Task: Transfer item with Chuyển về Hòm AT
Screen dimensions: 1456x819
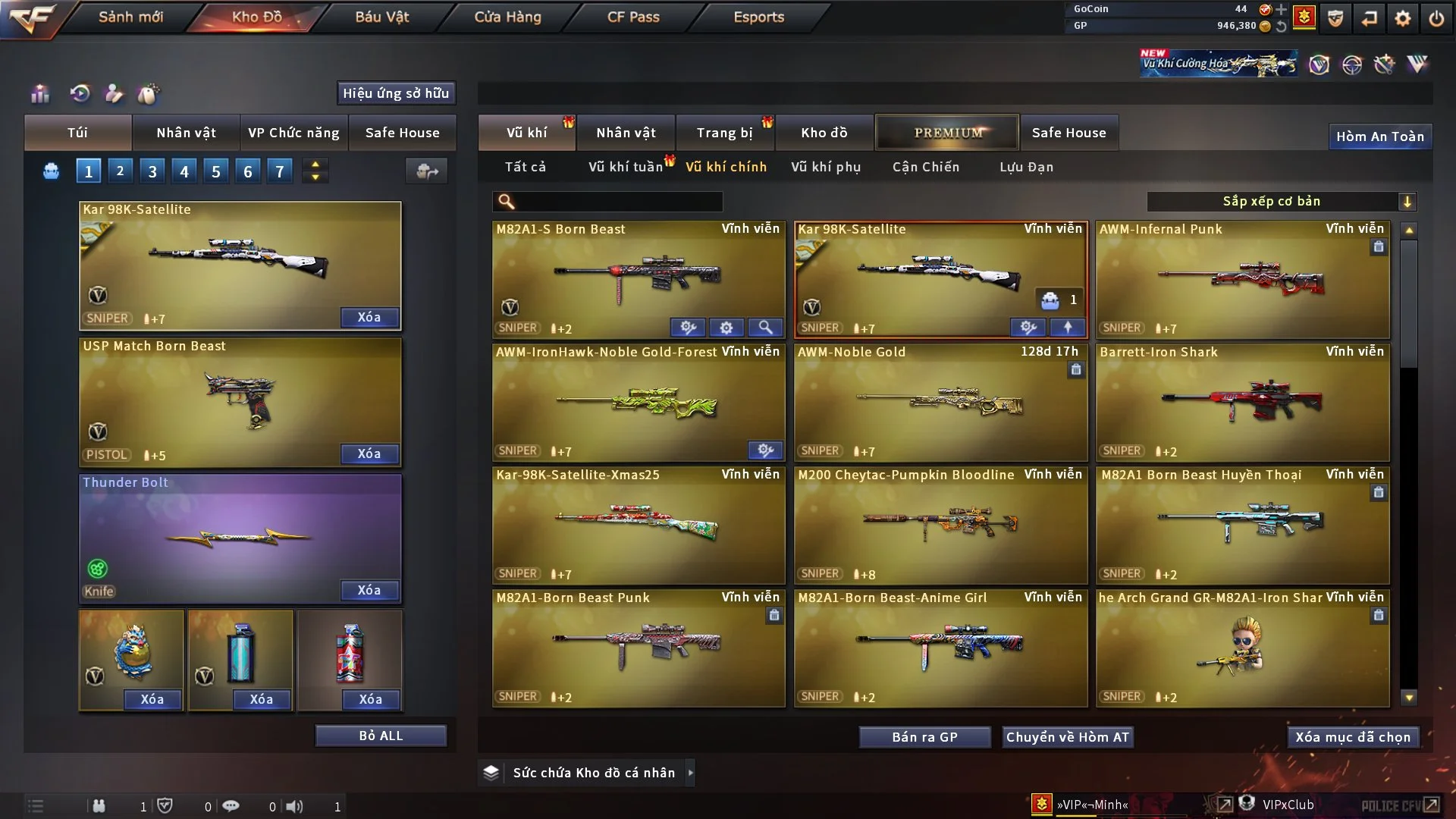Action: (1068, 737)
